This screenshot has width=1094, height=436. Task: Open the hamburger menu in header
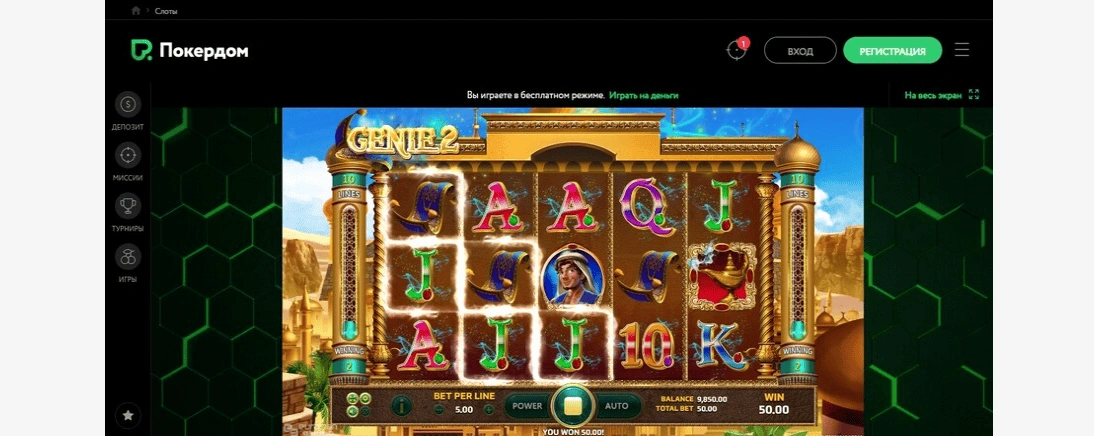[x=962, y=50]
